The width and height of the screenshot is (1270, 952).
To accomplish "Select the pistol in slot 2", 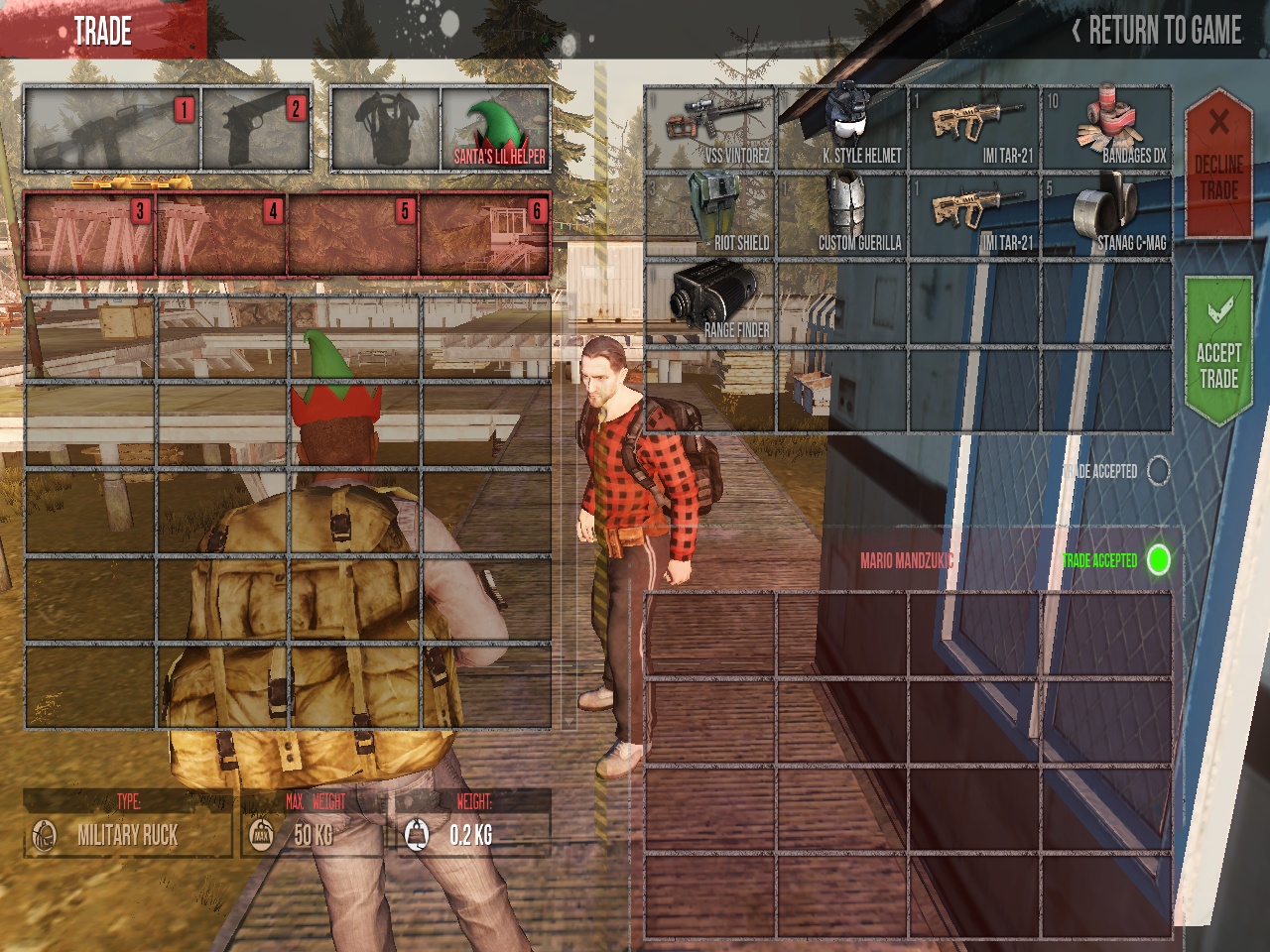I will click(256, 130).
